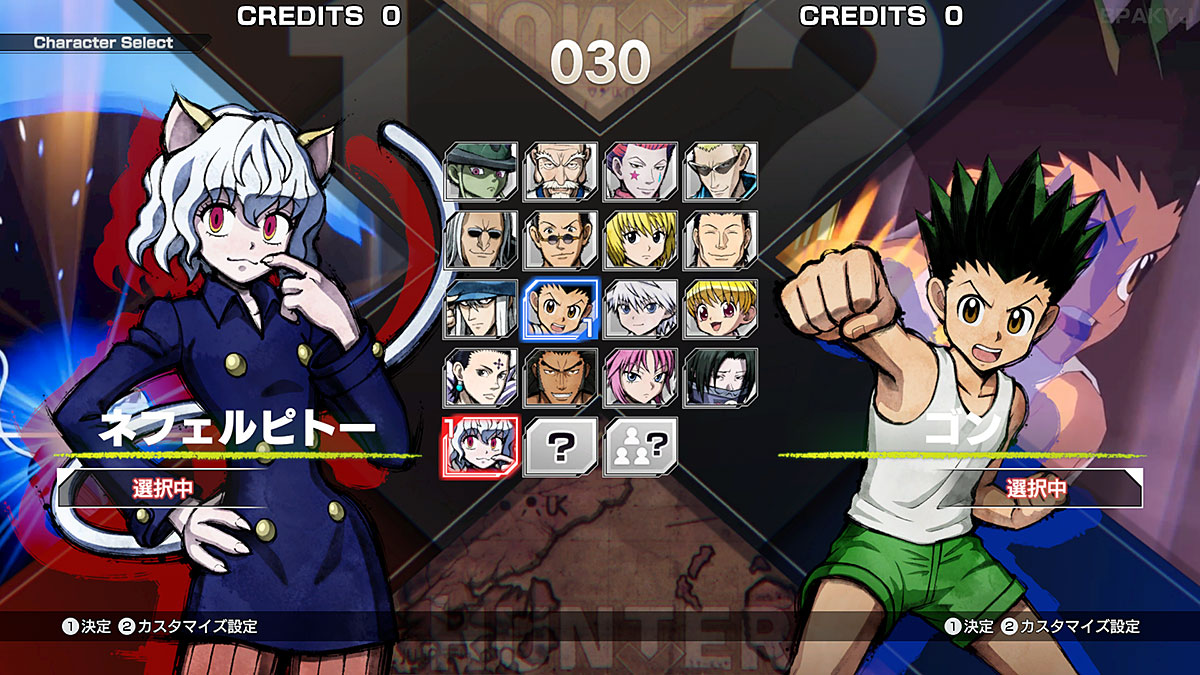1200x675 pixels.
Task: Choose Netero, the bearded old man portrait
Action: point(561,171)
